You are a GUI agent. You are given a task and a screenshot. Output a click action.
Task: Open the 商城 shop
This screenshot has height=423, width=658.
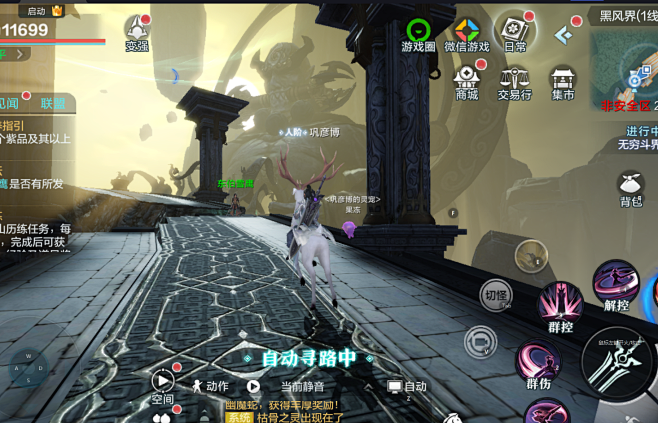(x=467, y=80)
